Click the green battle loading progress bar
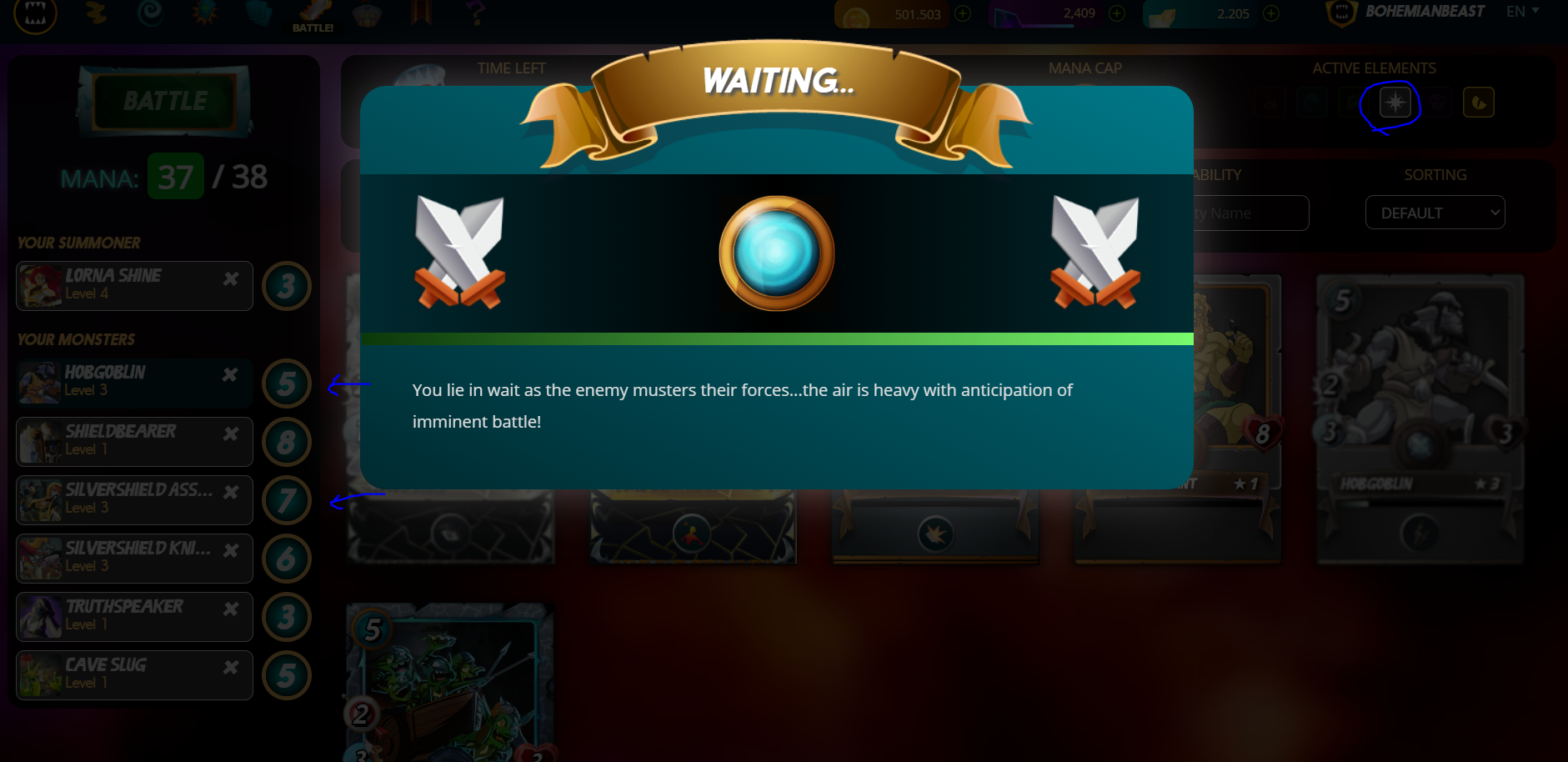Image resolution: width=1568 pixels, height=762 pixels. (775, 339)
